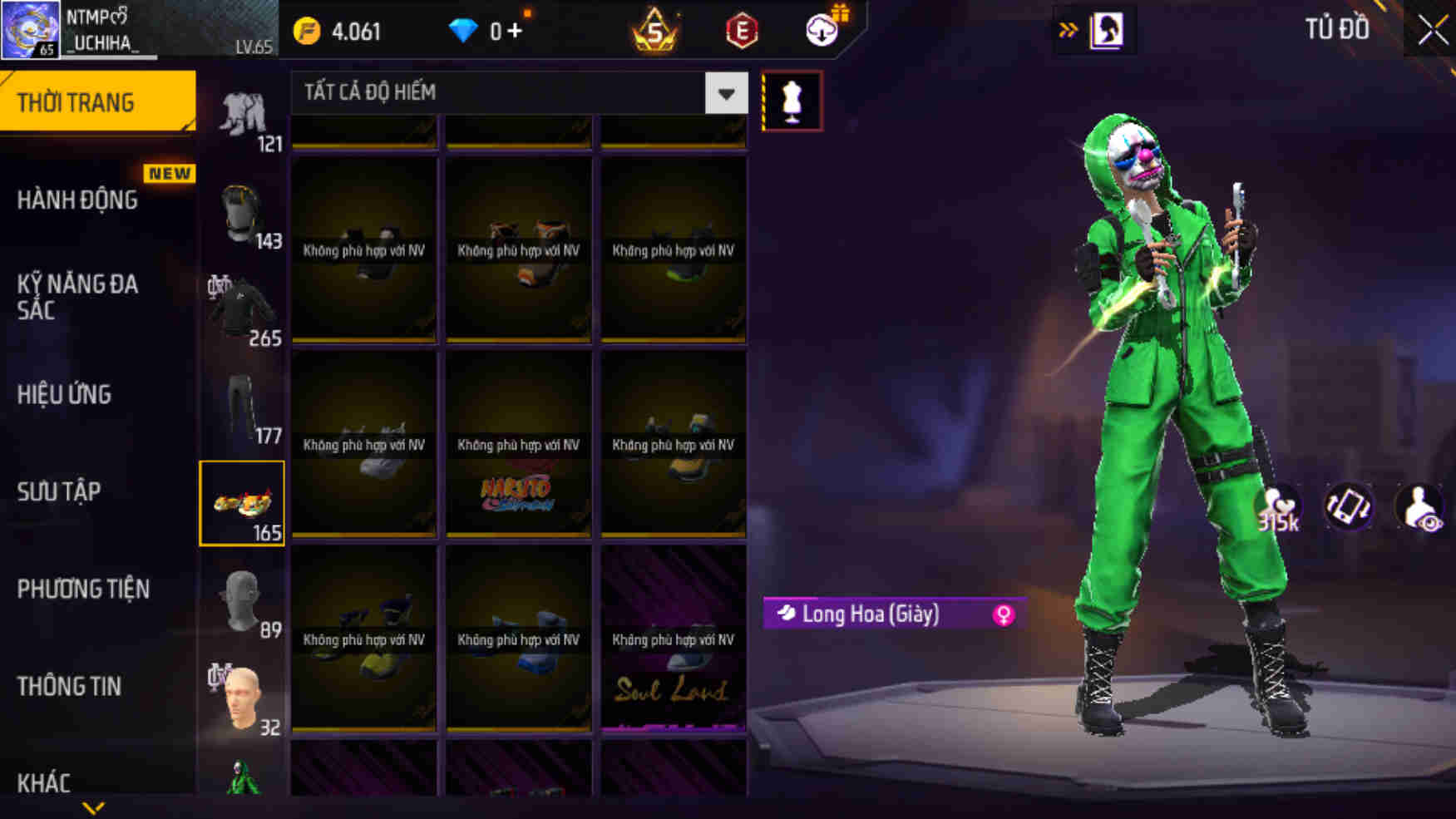Open the TẤT CẢ ĐỘ HIẾM rarity dropdown

[516, 93]
